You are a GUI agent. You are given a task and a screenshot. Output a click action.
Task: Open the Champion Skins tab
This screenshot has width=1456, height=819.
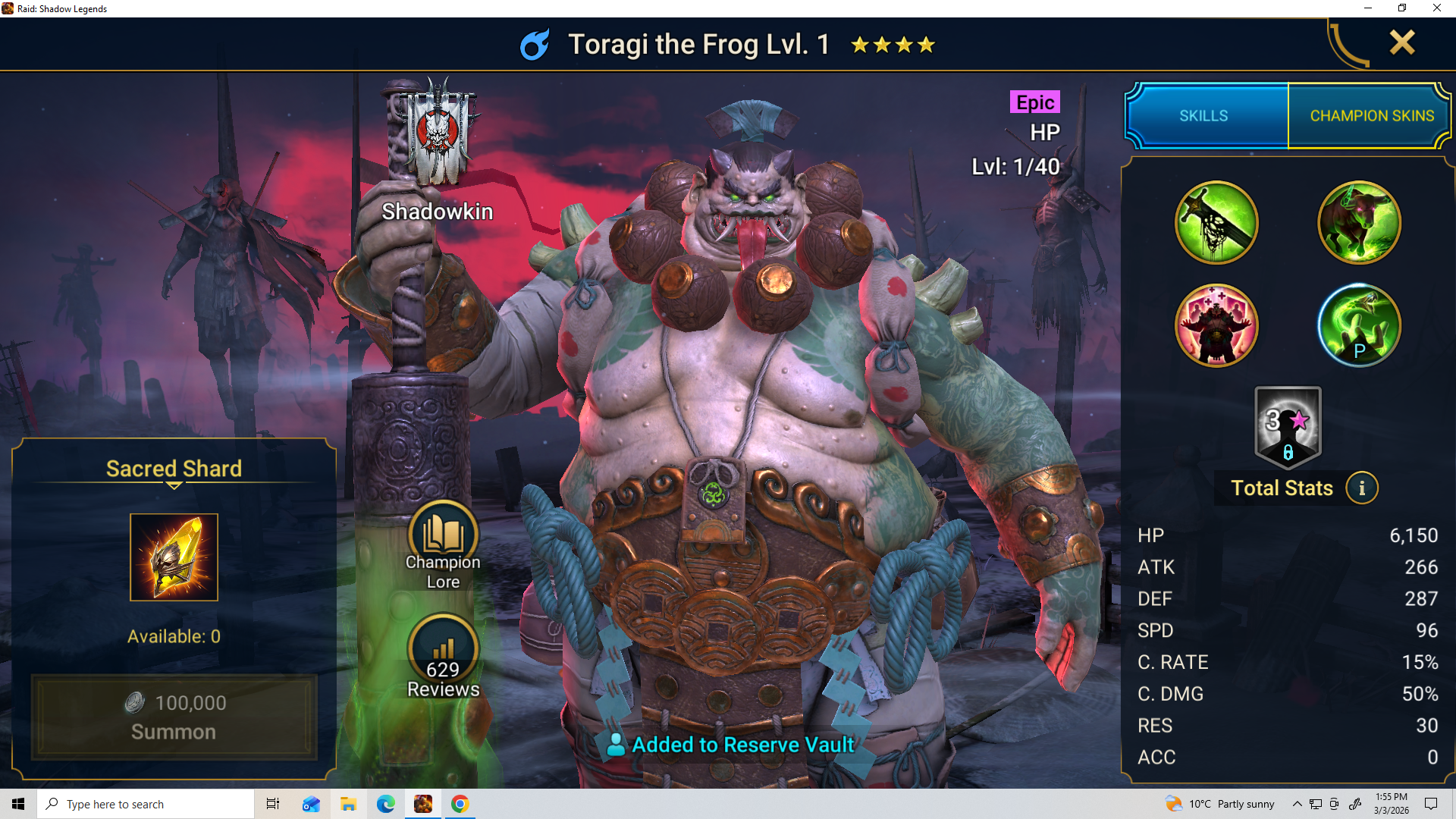point(1371,116)
